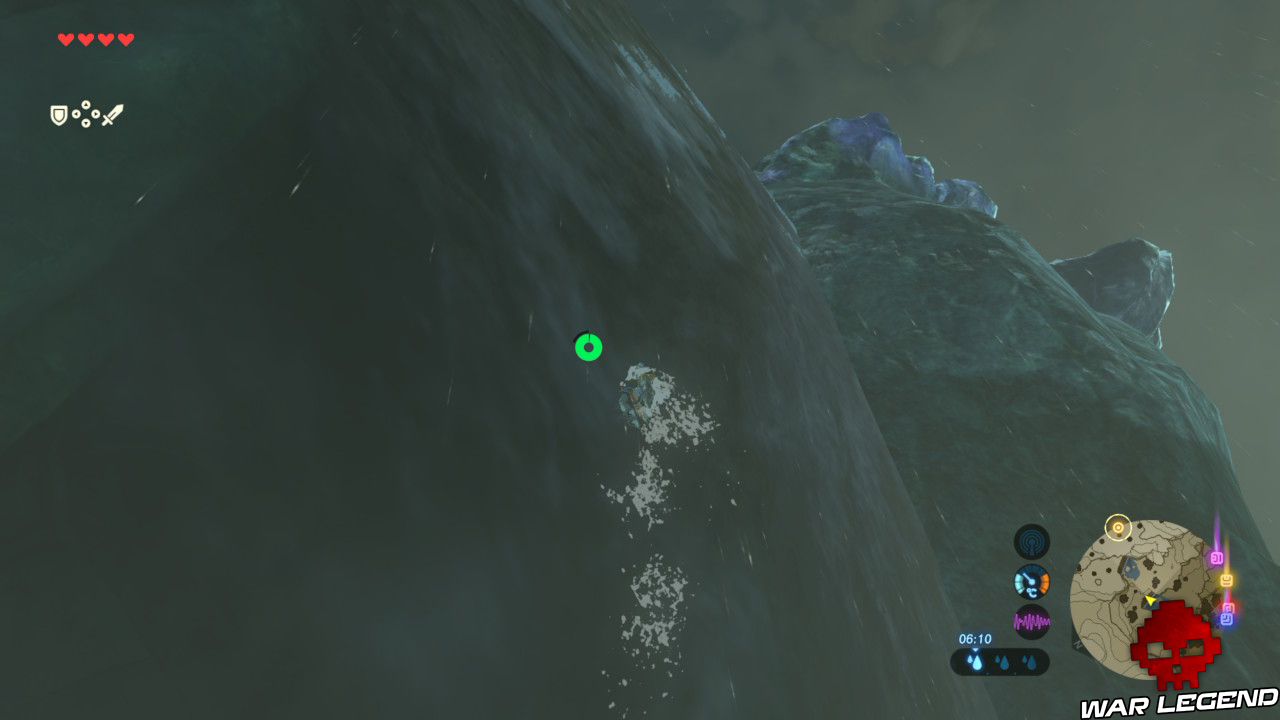
Task: Open the weather forecast droplet panel
Action: (x=1000, y=660)
